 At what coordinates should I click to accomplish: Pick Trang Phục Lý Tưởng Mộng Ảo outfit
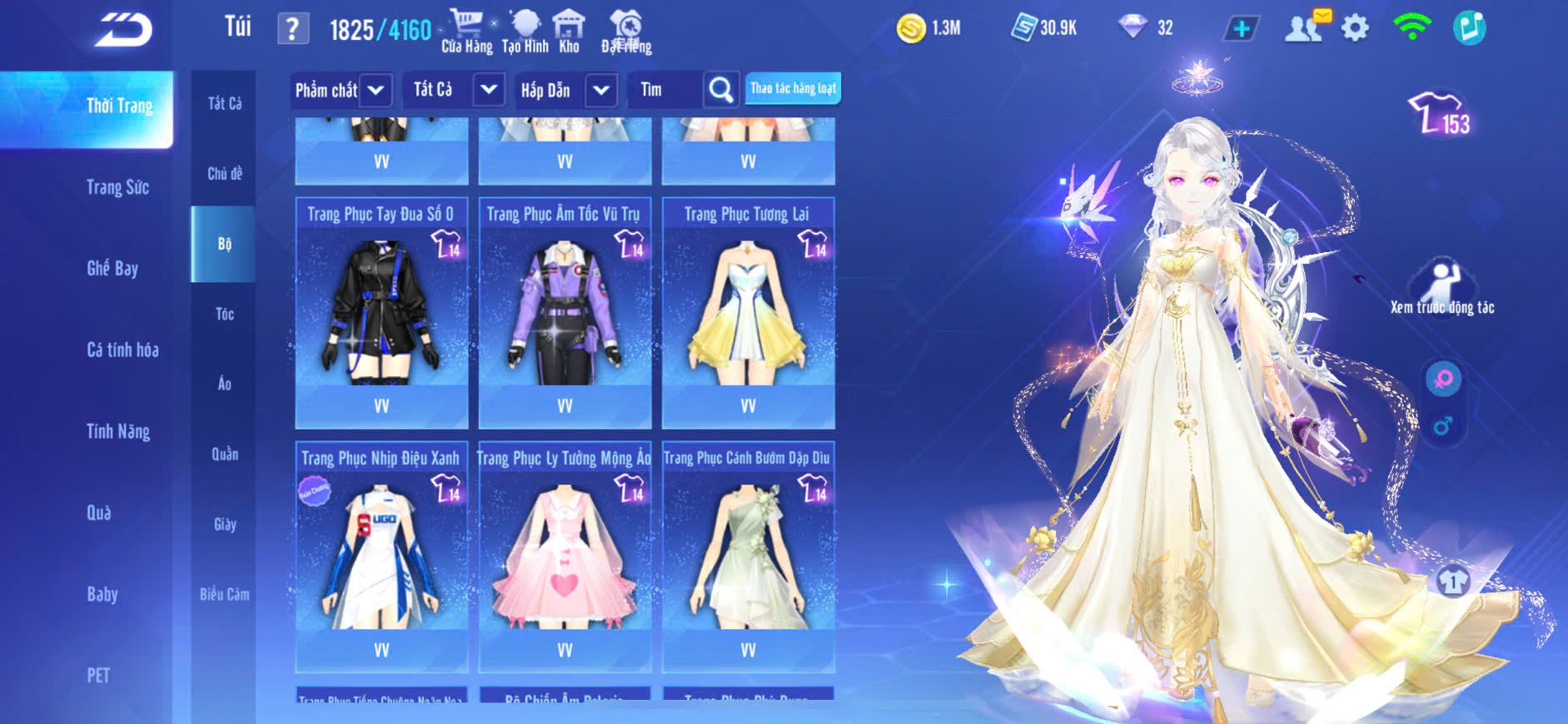[565, 558]
